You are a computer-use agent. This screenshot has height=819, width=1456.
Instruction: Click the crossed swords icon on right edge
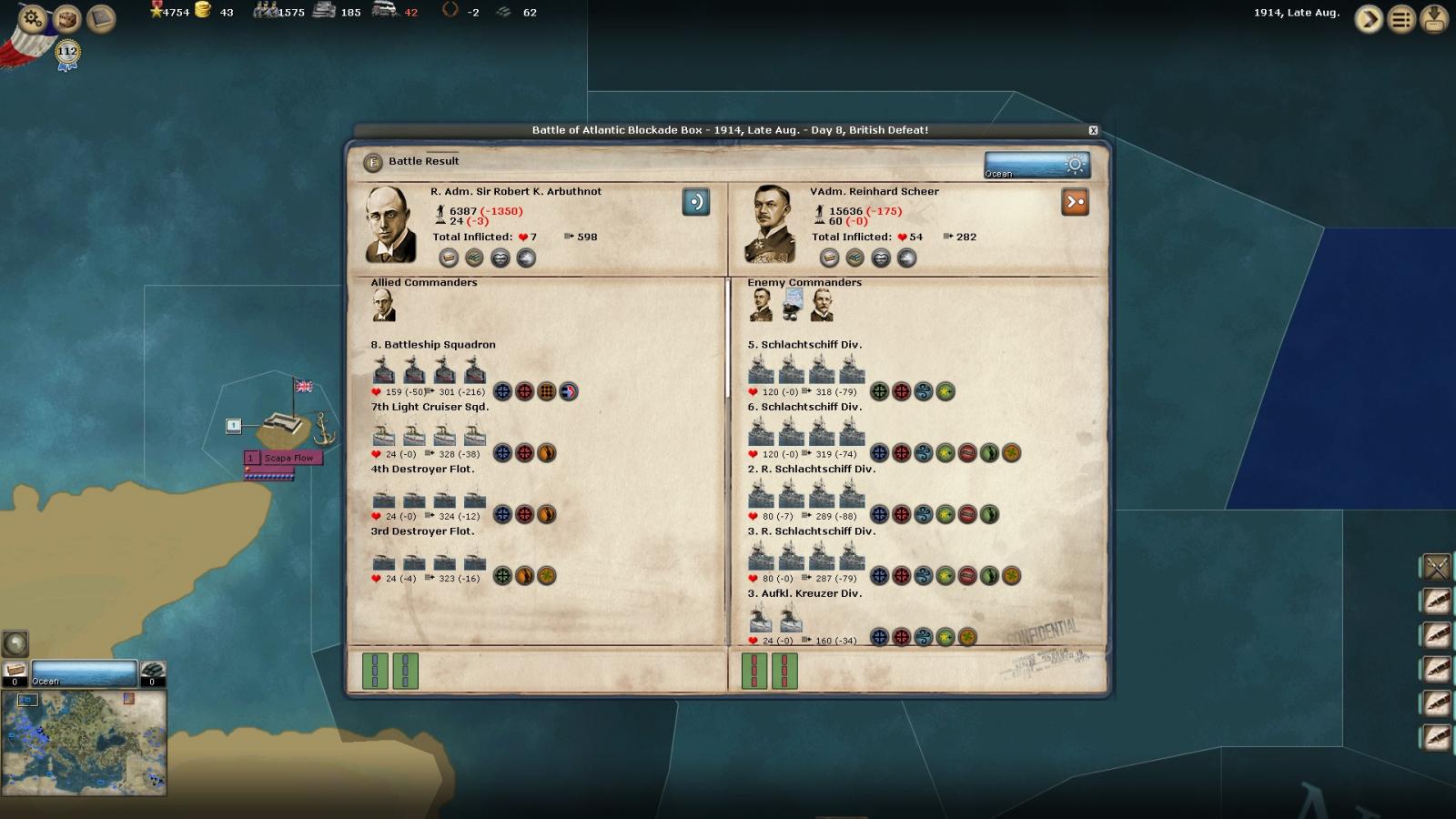pos(1436,568)
